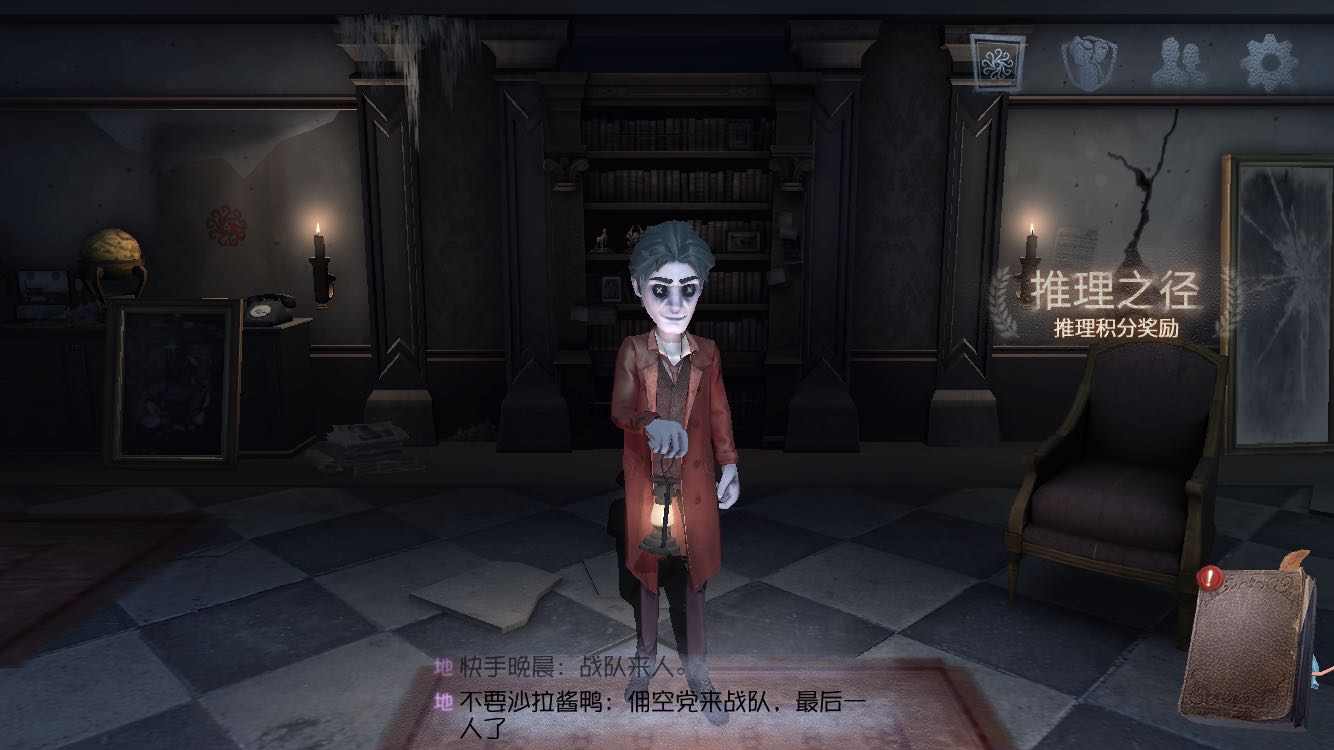Select the survivor character holding the lantern

[670, 400]
